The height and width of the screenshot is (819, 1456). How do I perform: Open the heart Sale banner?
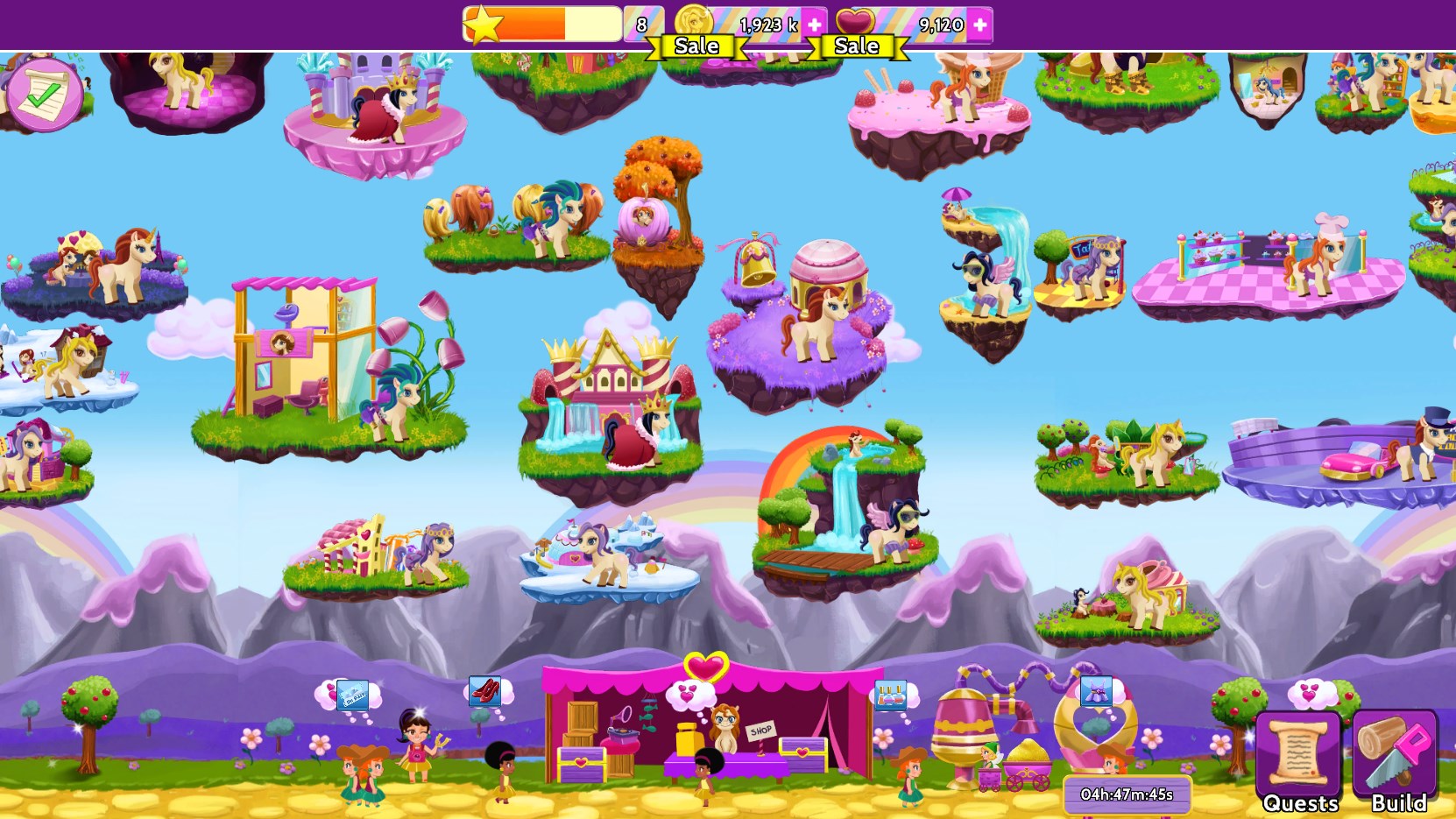[x=856, y=46]
